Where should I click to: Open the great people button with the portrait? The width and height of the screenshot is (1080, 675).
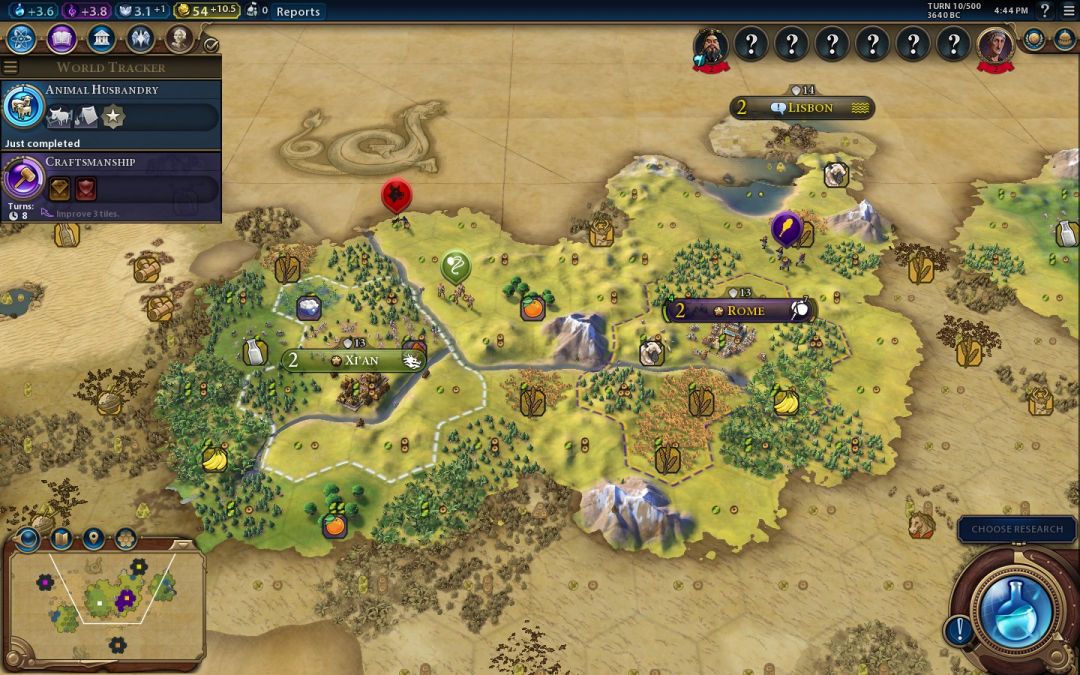pyautogui.click(x=178, y=39)
